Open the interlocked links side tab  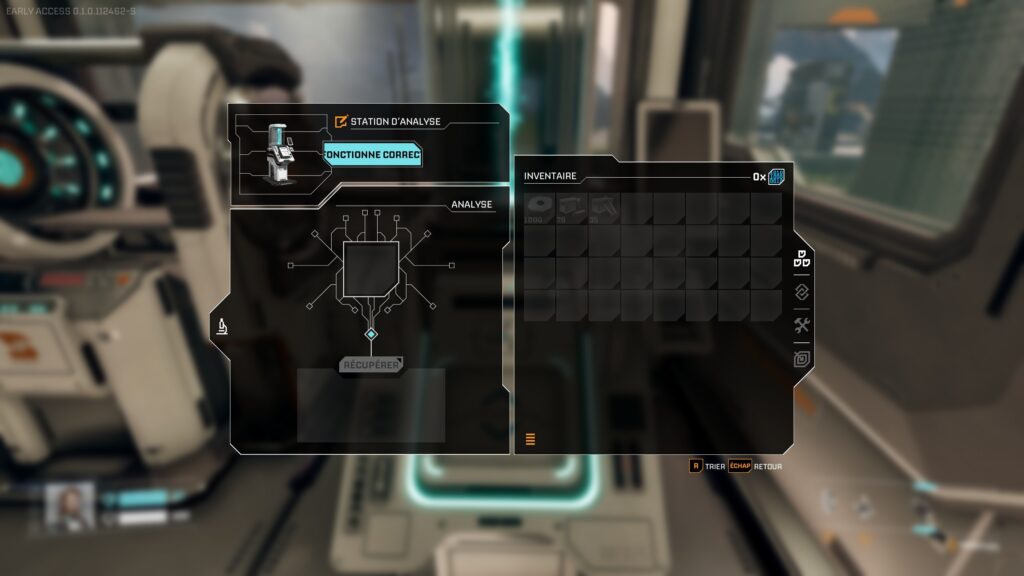click(x=802, y=292)
